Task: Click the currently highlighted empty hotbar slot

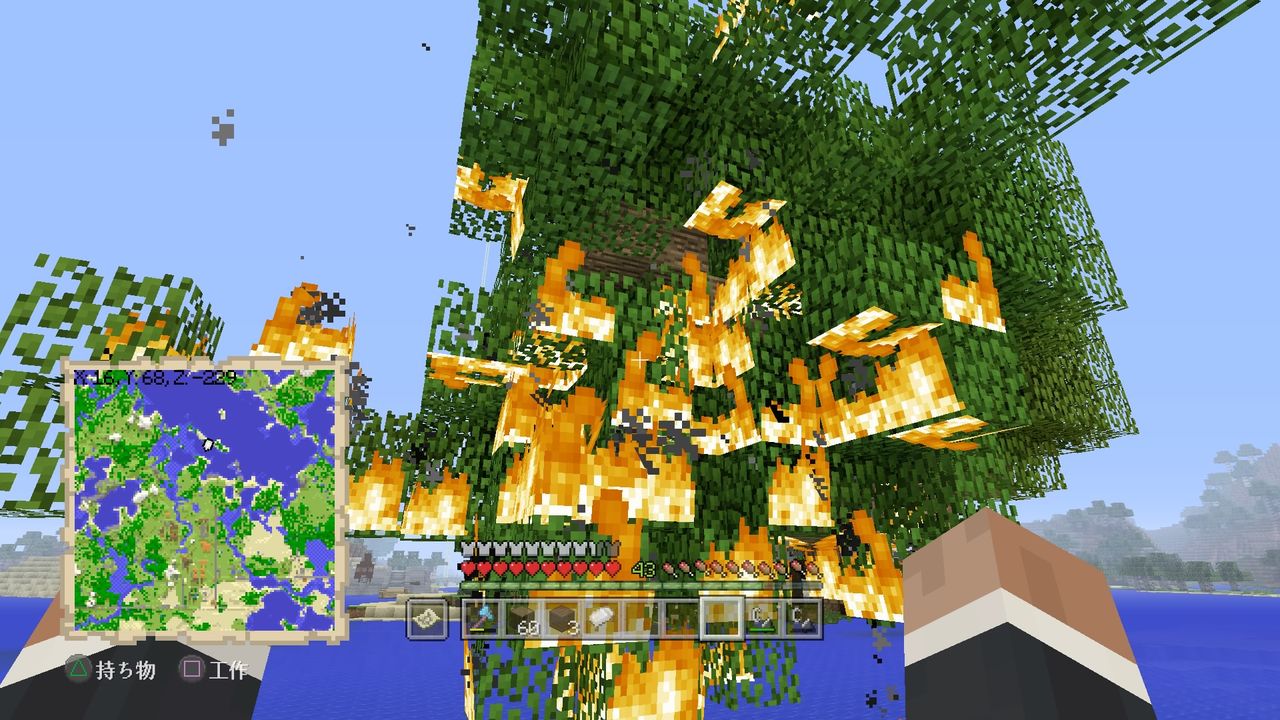Action: 721,617
